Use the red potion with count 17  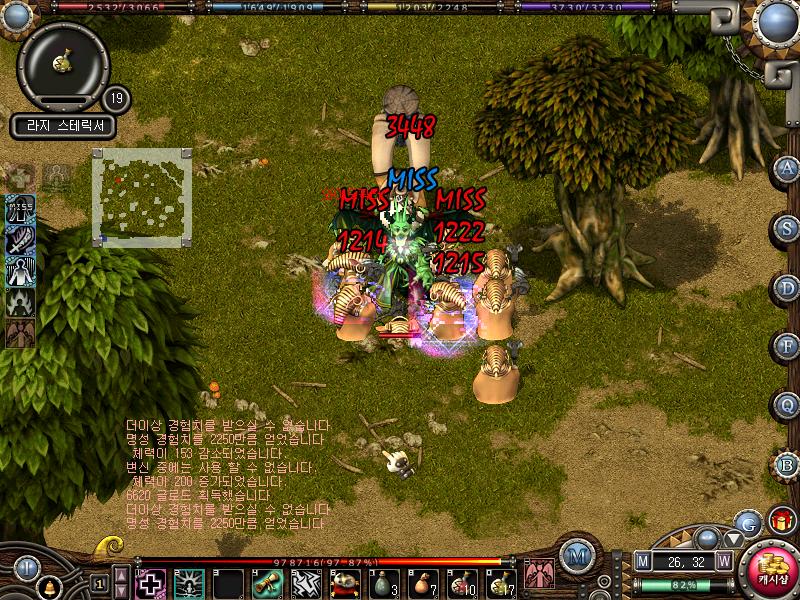[x=500, y=582]
